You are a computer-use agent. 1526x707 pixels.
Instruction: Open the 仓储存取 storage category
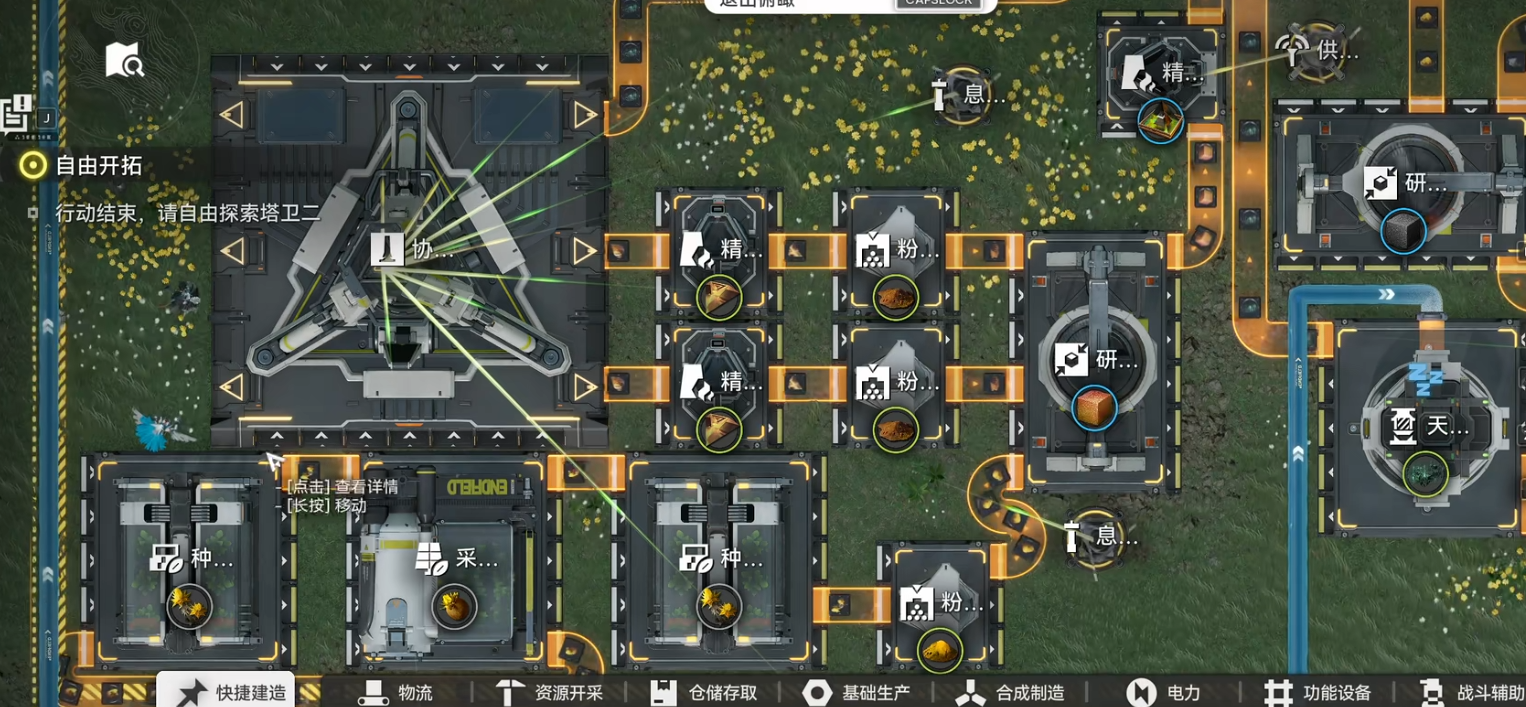coord(705,692)
